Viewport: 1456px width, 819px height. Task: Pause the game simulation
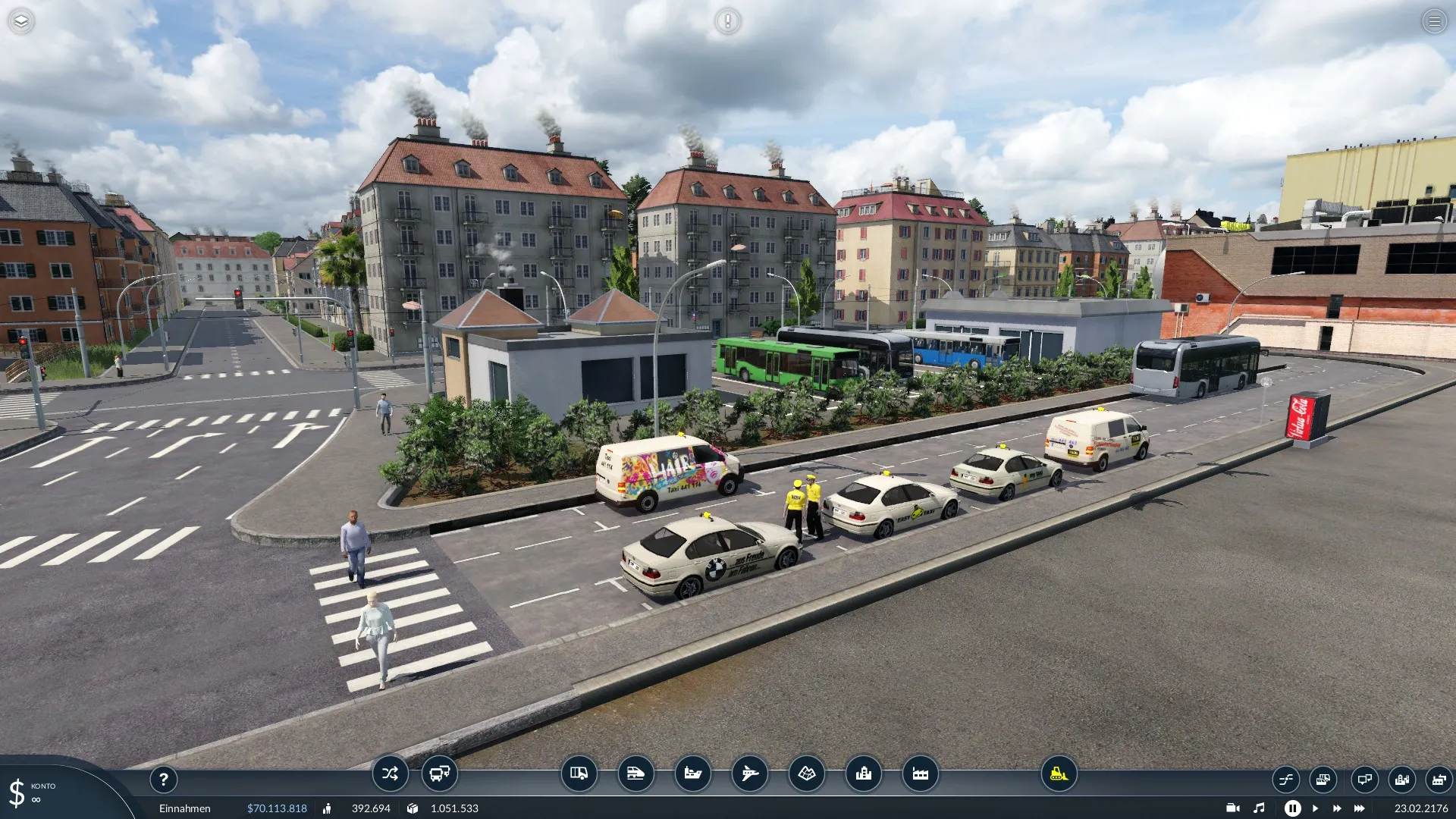pos(1292,808)
